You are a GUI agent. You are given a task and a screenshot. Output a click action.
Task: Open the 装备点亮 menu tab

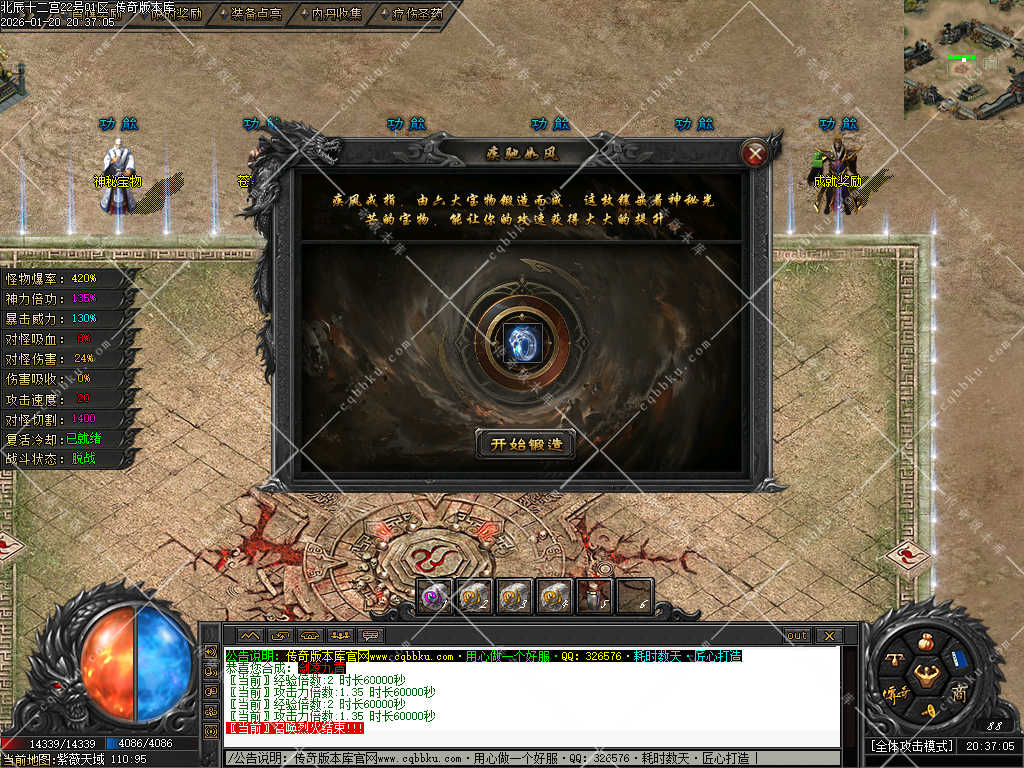250,14
